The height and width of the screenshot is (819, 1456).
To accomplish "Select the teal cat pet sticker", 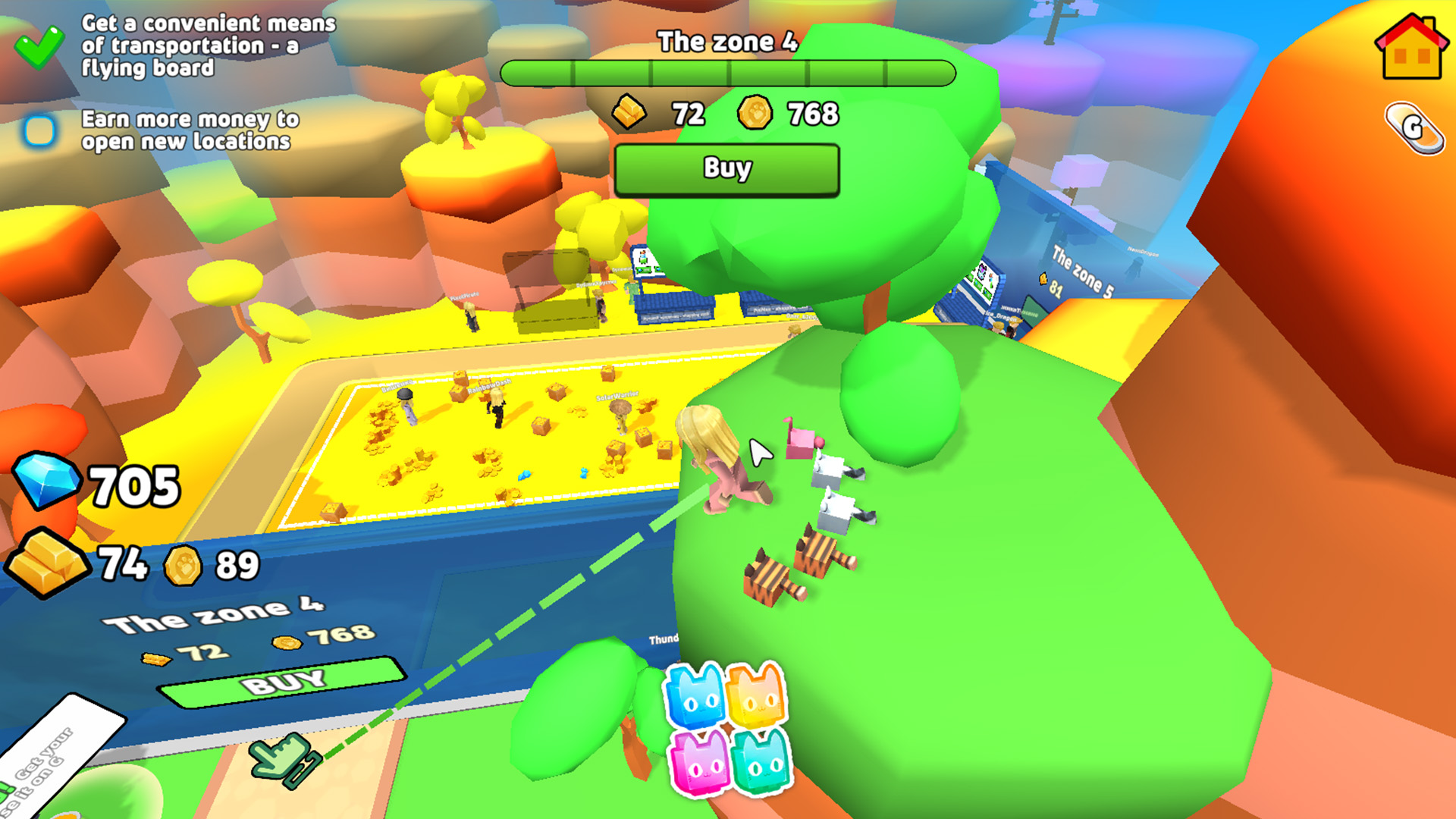I will tap(760, 762).
